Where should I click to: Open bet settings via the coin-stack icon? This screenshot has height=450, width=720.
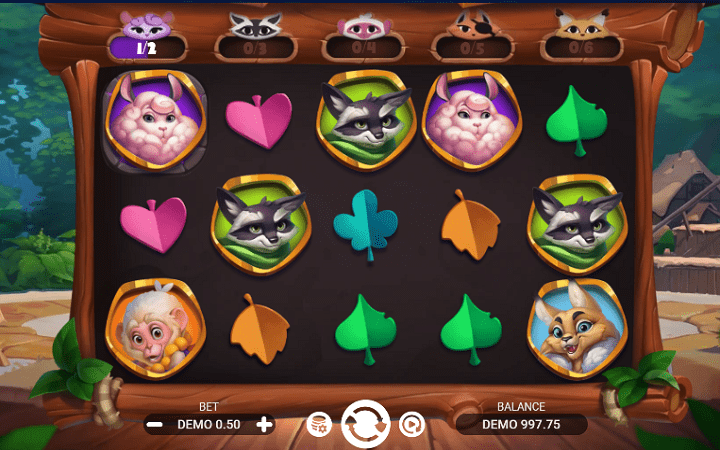pyautogui.click(x=319, y=424)
